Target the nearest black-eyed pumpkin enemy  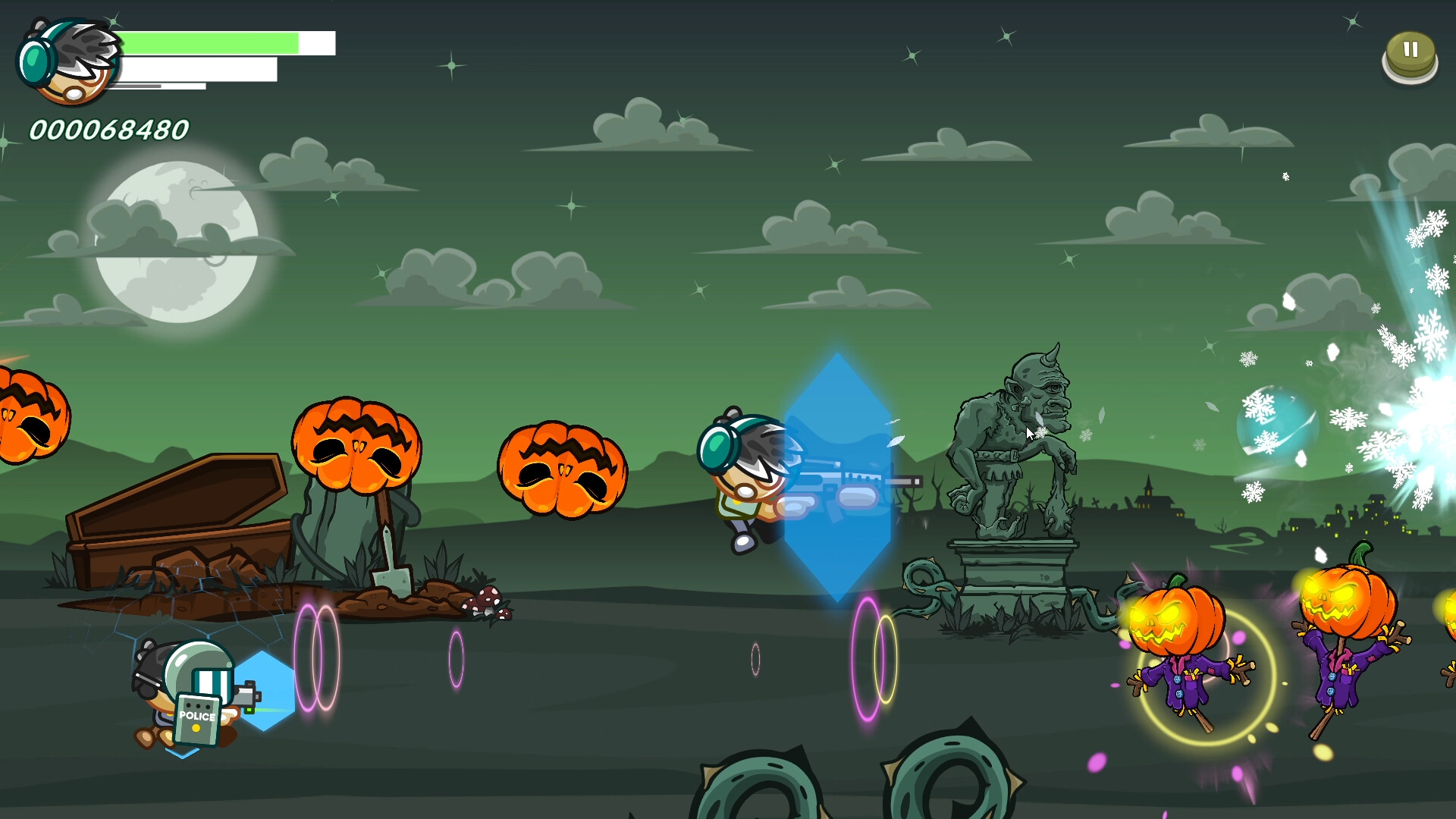pyautogui.click(x=561, y=470)
